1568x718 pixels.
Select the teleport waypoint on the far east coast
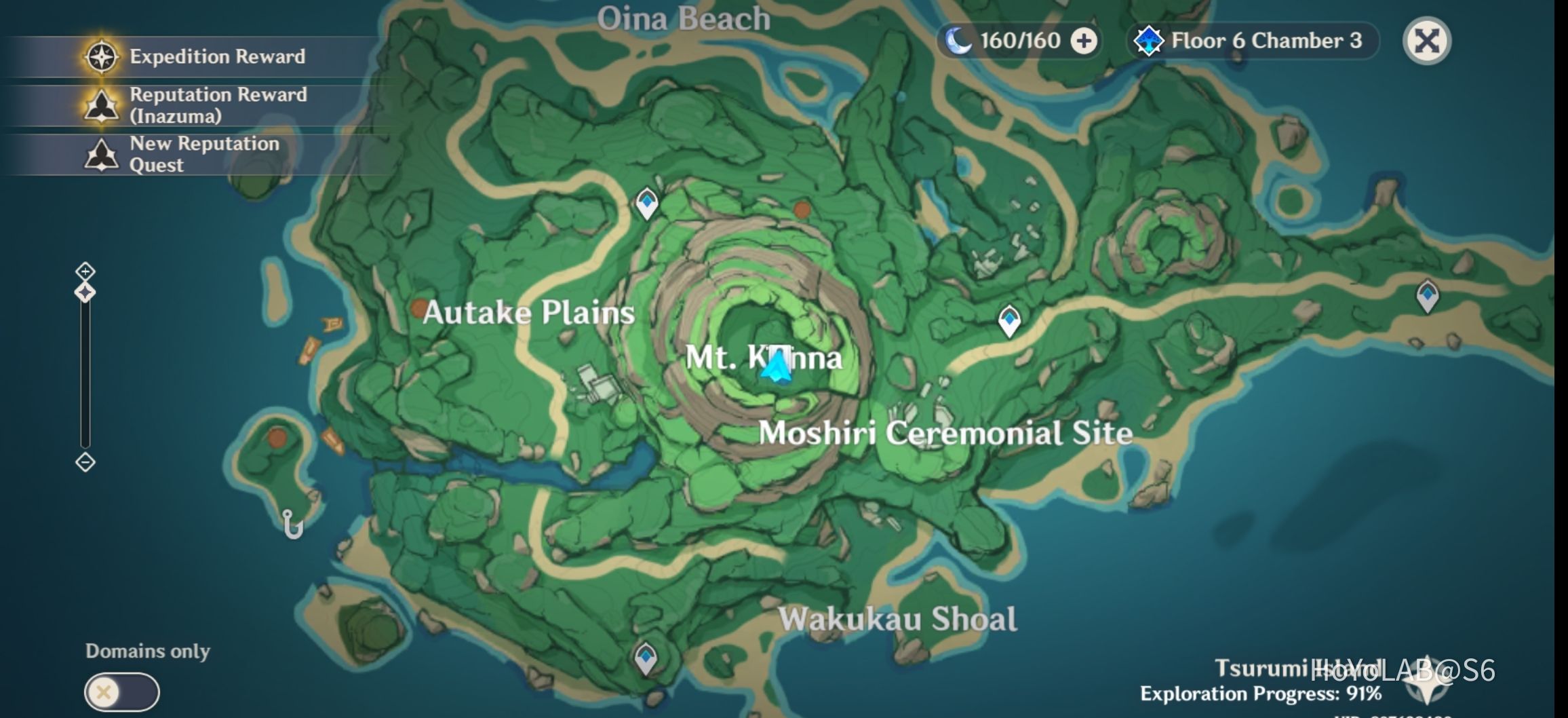coord(1426,296)
